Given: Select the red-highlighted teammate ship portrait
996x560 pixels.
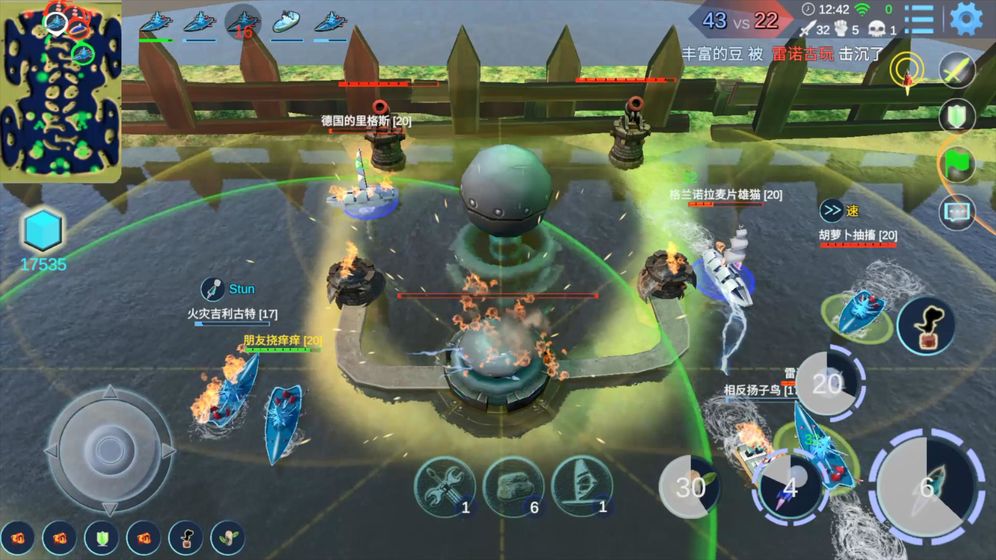Looking at the screenshot, I should [x=242, y=22].
